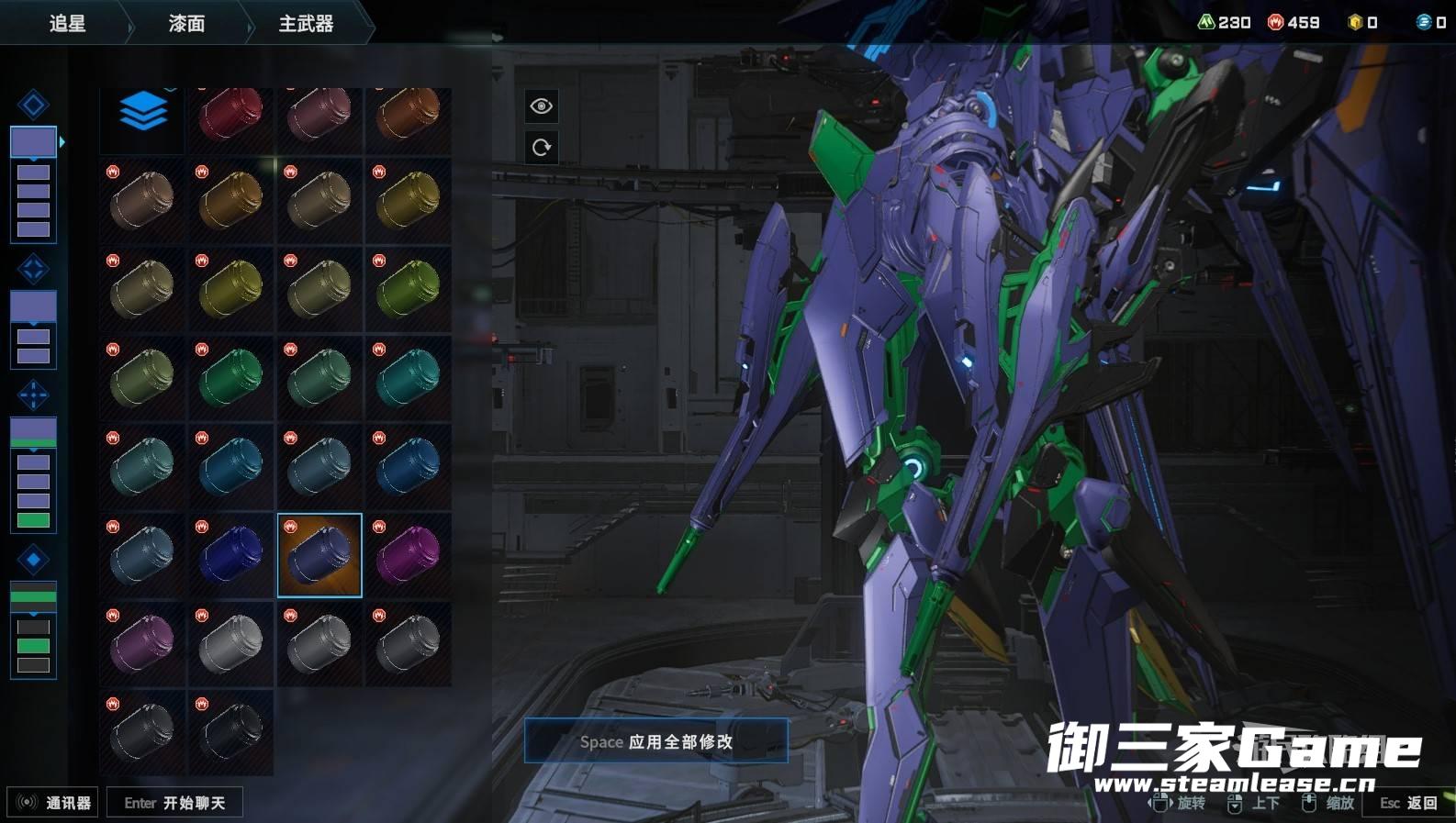The width and height of the screenshot is (1456, 823).
Task: Switch to the 追星 breadcrumb tab
Action: point(67,24)
